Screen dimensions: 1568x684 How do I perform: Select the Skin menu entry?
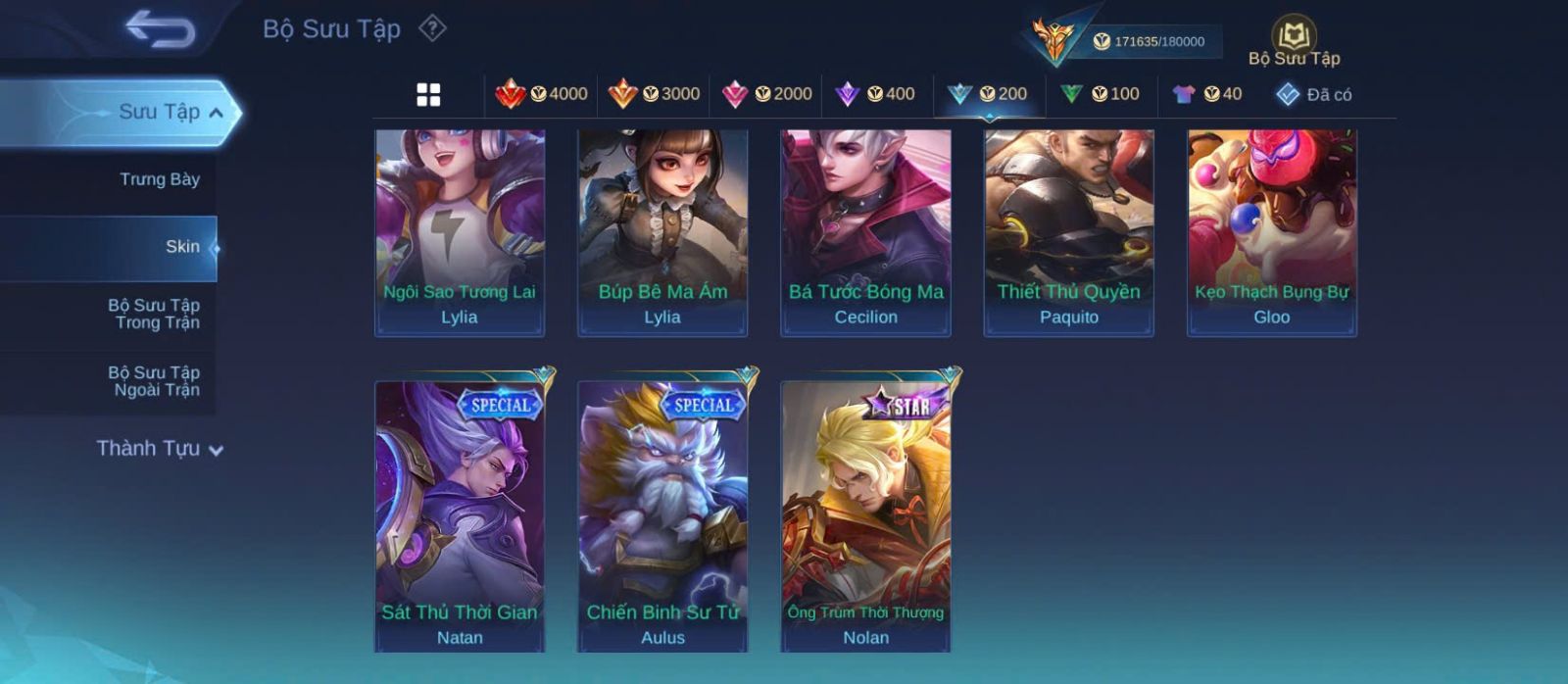coord(182,247)
